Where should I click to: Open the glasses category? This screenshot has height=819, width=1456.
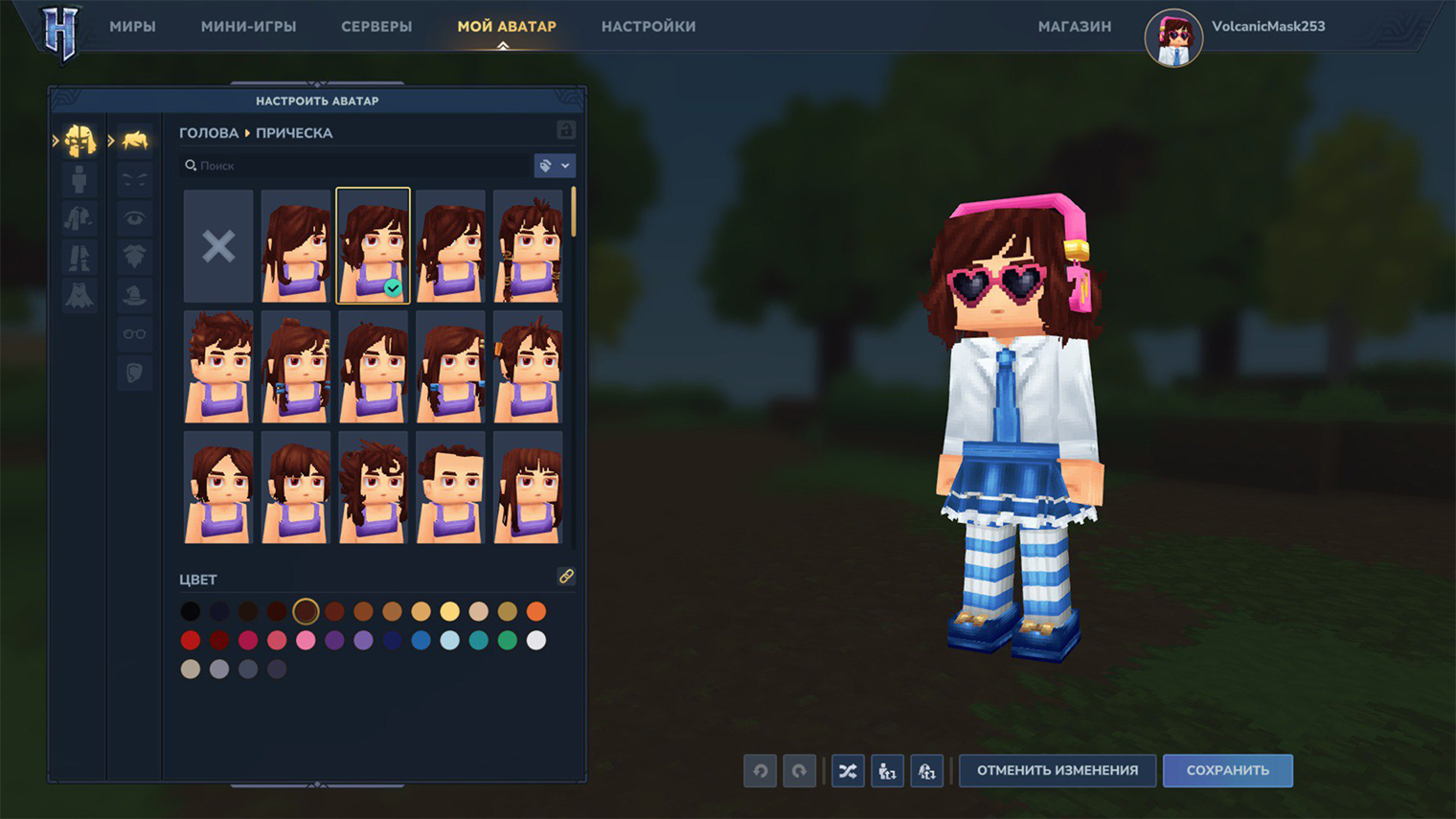pyautogui.click(x=134, y=333)
